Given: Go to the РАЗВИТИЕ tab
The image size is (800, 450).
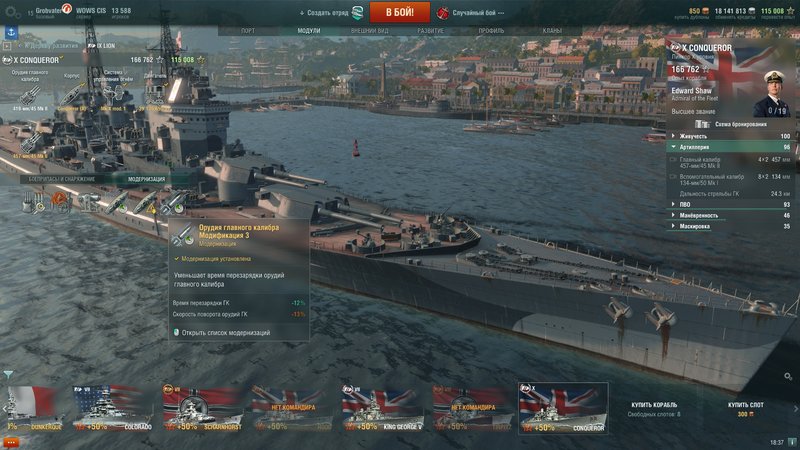Looking at the screenshot, I should coord(431,31).
